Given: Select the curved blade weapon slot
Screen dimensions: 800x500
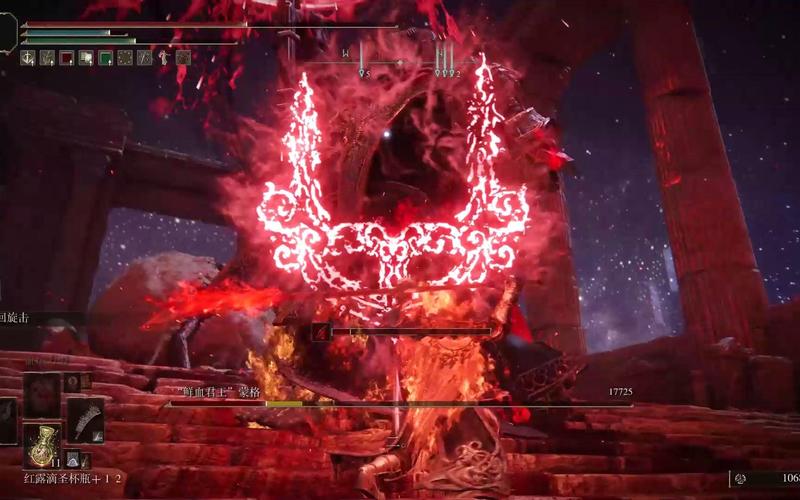Looking at the screenshot, I should pyautogui.click(x=85, y=420).
